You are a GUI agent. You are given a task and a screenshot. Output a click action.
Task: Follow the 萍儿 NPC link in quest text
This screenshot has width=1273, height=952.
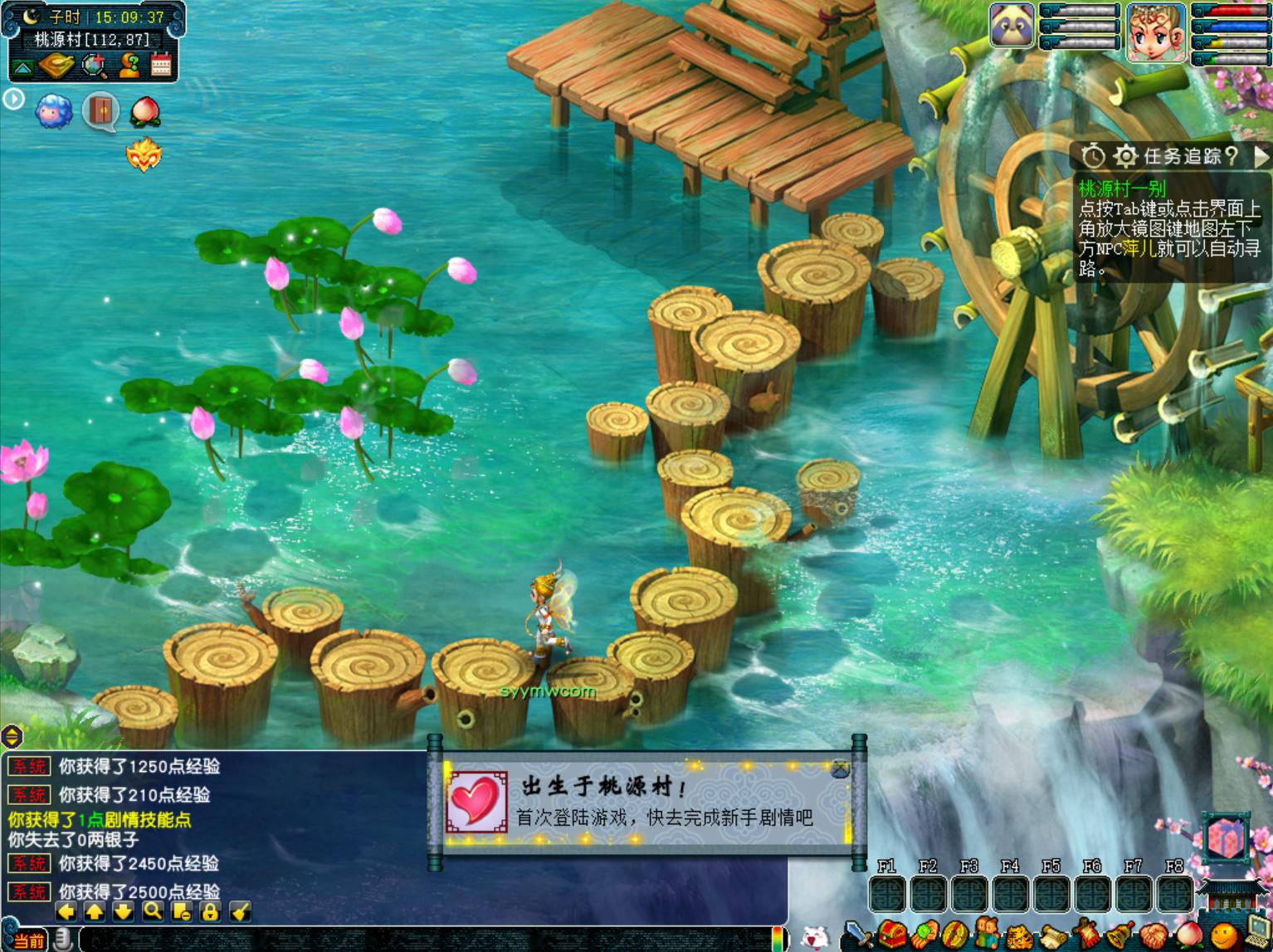tap(1139, 249)
